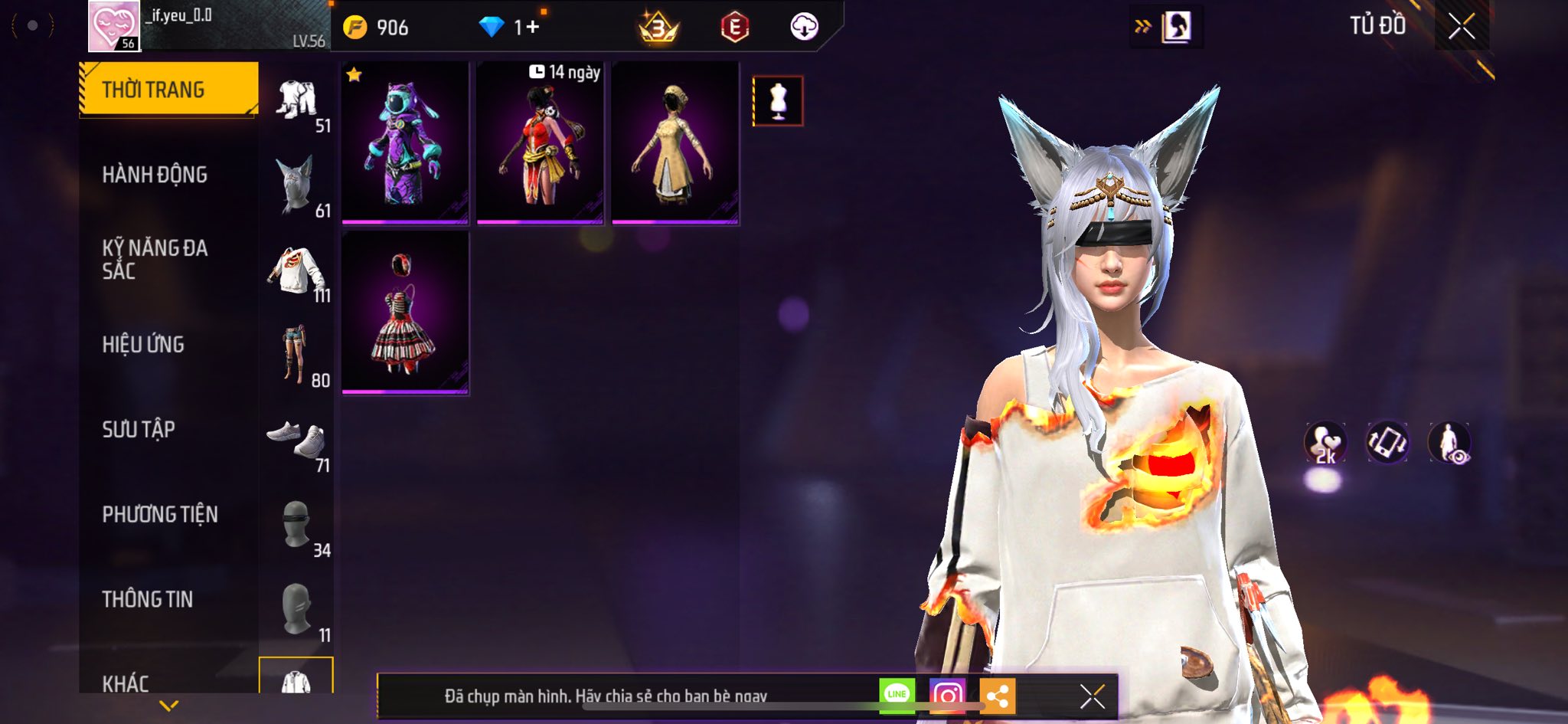Dismiss the screenshot share banner
This screenshot has height=724, width=1568.
pyautogui.click(x=1092, y=696)
